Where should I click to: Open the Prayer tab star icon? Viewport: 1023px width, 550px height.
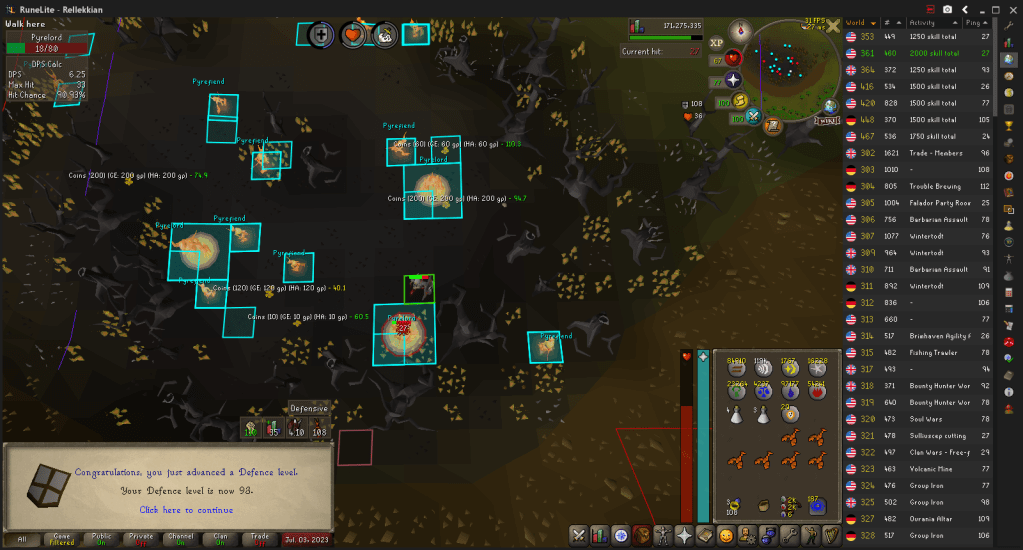coord(684,535)
